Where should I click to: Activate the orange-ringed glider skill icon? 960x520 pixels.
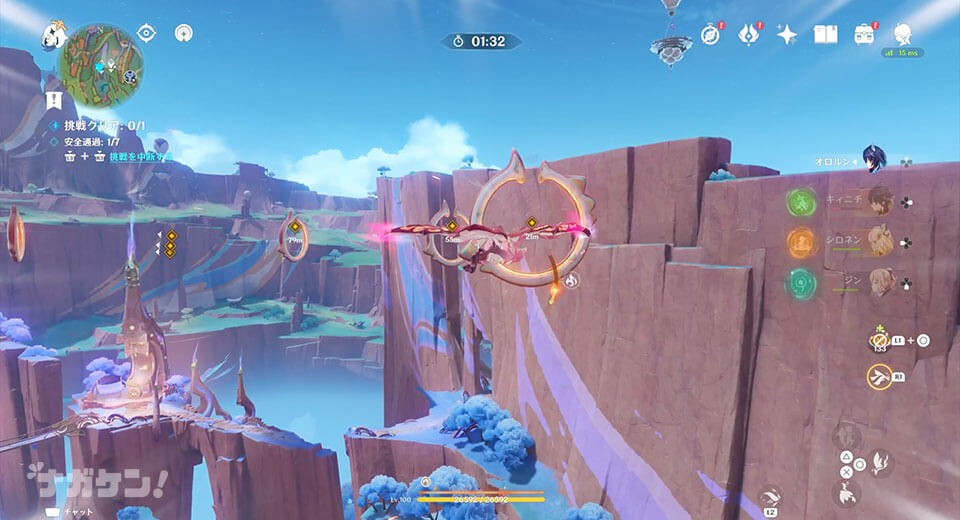click(880, 376)
